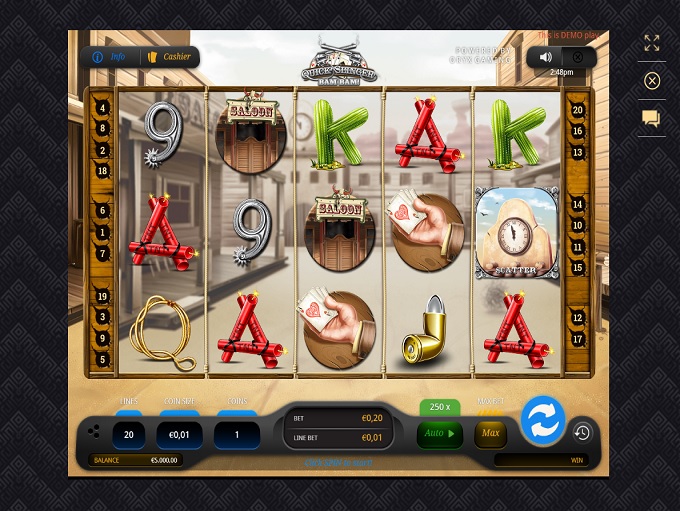This screenshot has width=680, height=511.
Task: Open the Info panel
Action: coord(110,57)
